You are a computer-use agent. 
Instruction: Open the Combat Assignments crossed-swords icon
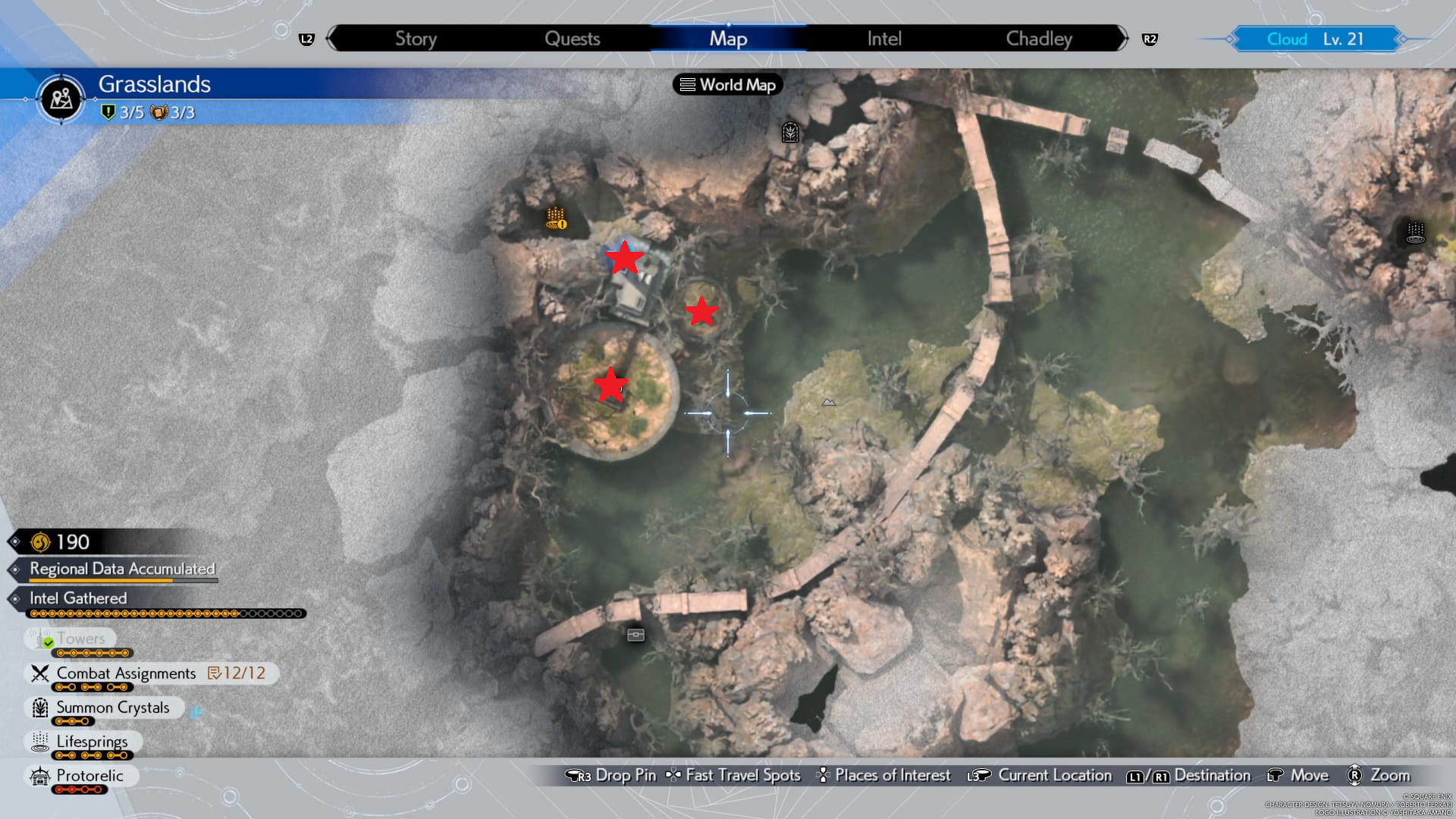39,673
